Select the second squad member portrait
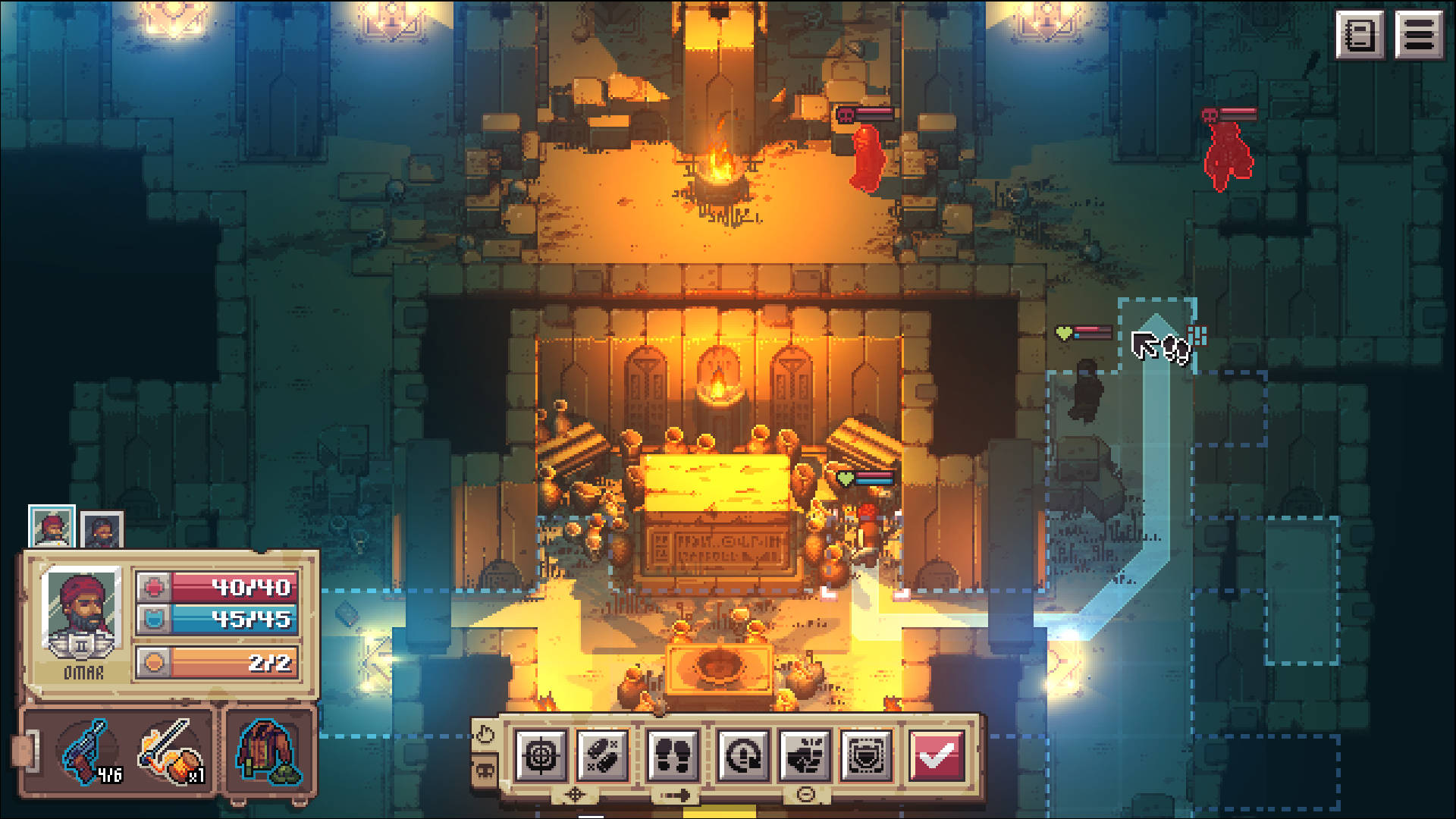The image size is (1456, 819). pyautogui.click(x=102, y=529)
